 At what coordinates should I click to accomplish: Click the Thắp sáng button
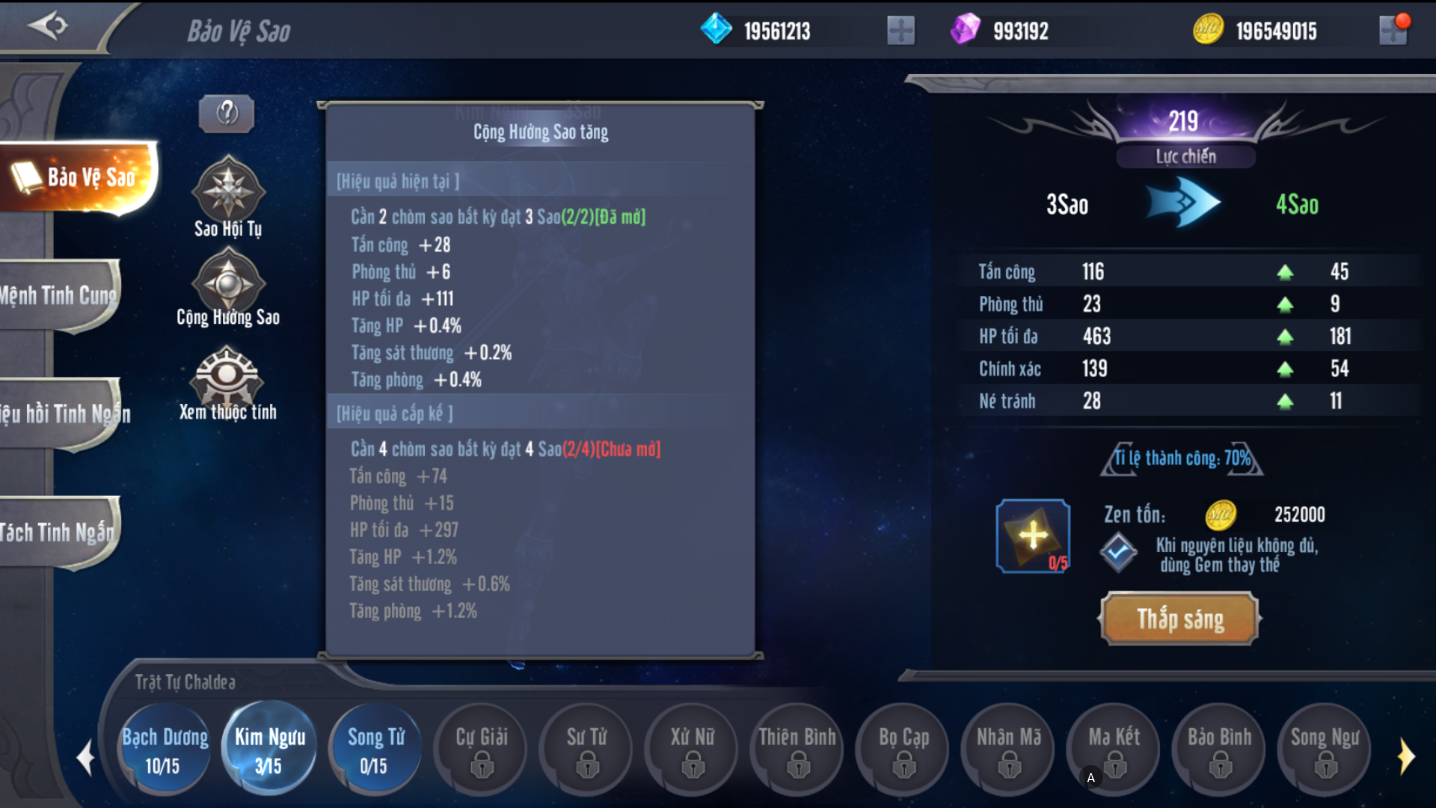(x=1180, y=619)
